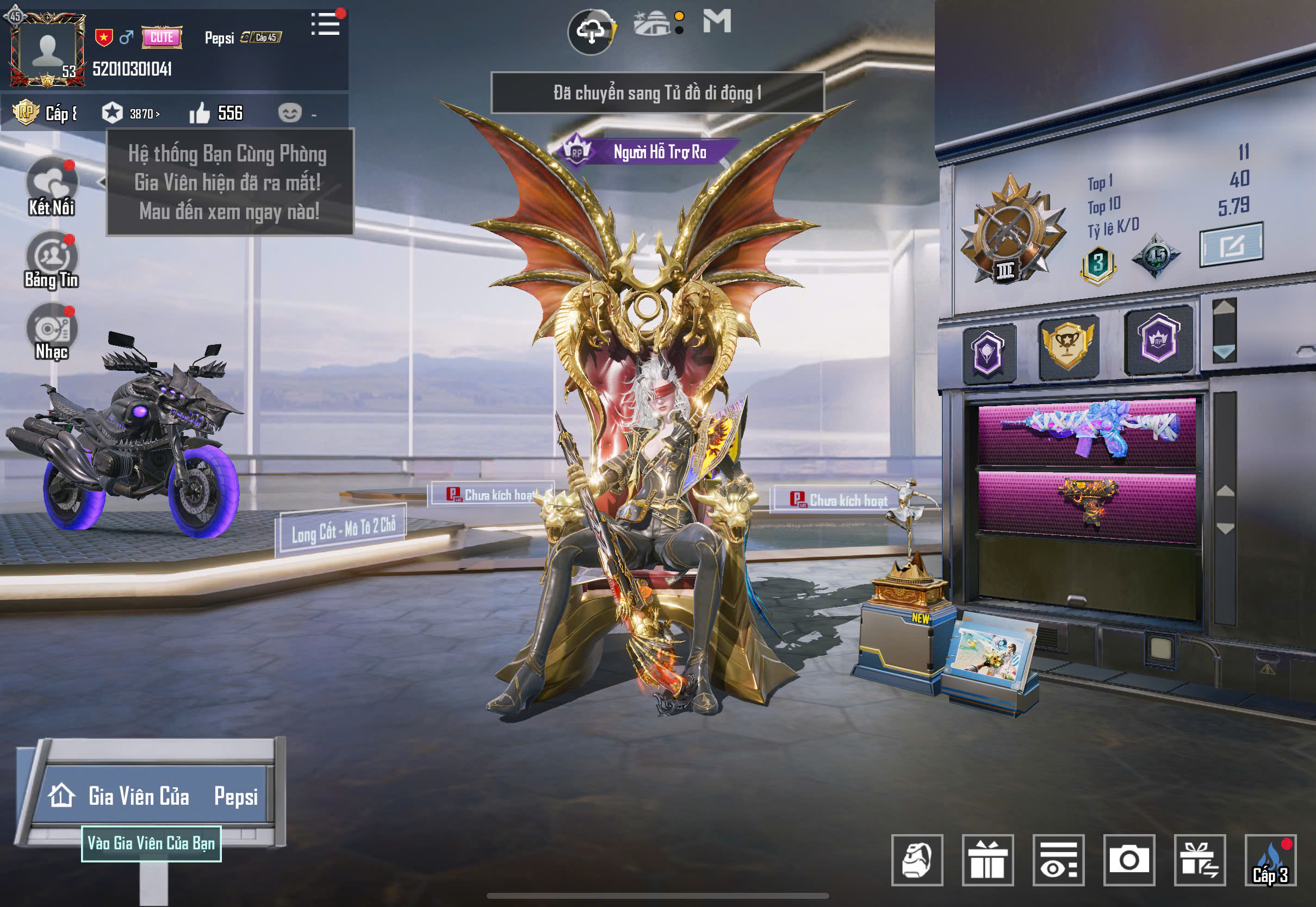Open the popularity star 3870 counter
This screenshot has height=907, width=1316.
(130, 114)
